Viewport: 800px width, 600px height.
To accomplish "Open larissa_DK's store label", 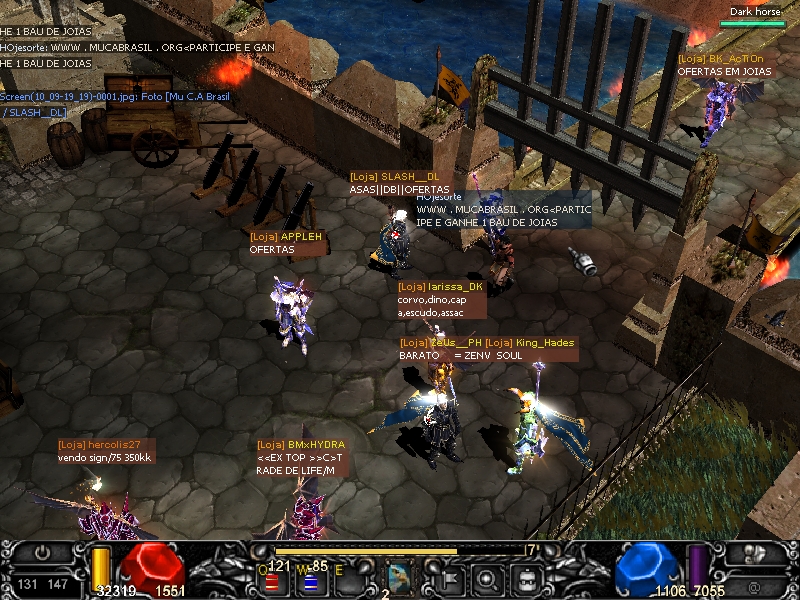I will (440, 287).
